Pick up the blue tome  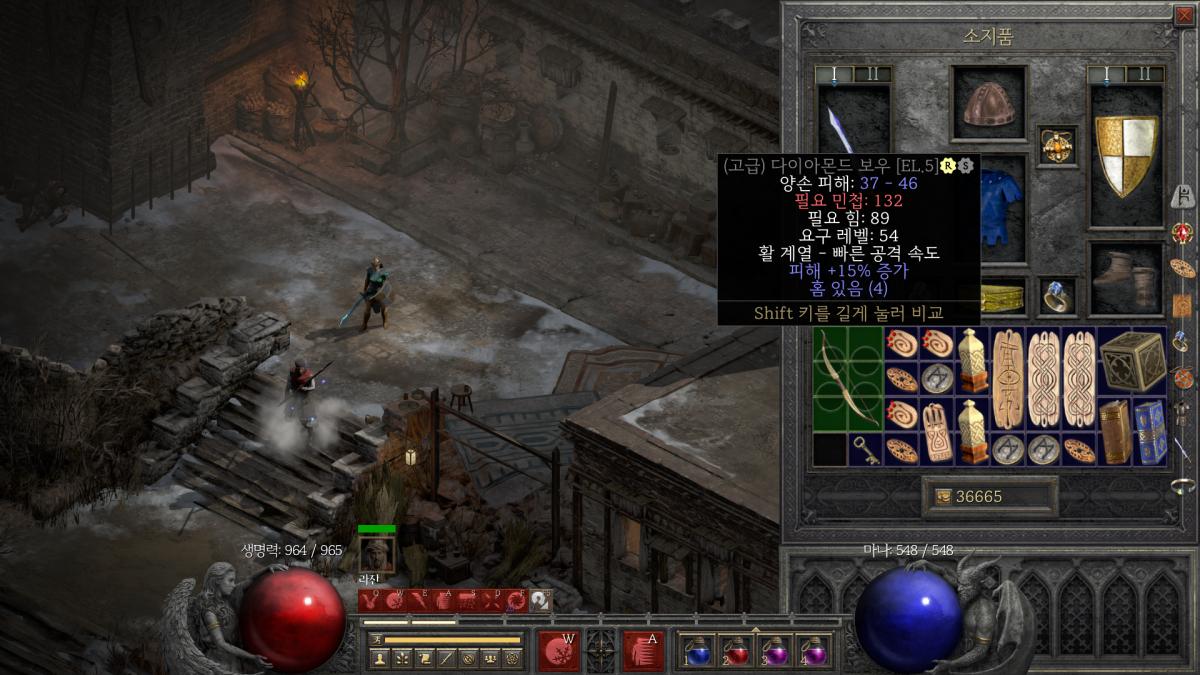click(1150, 432)
